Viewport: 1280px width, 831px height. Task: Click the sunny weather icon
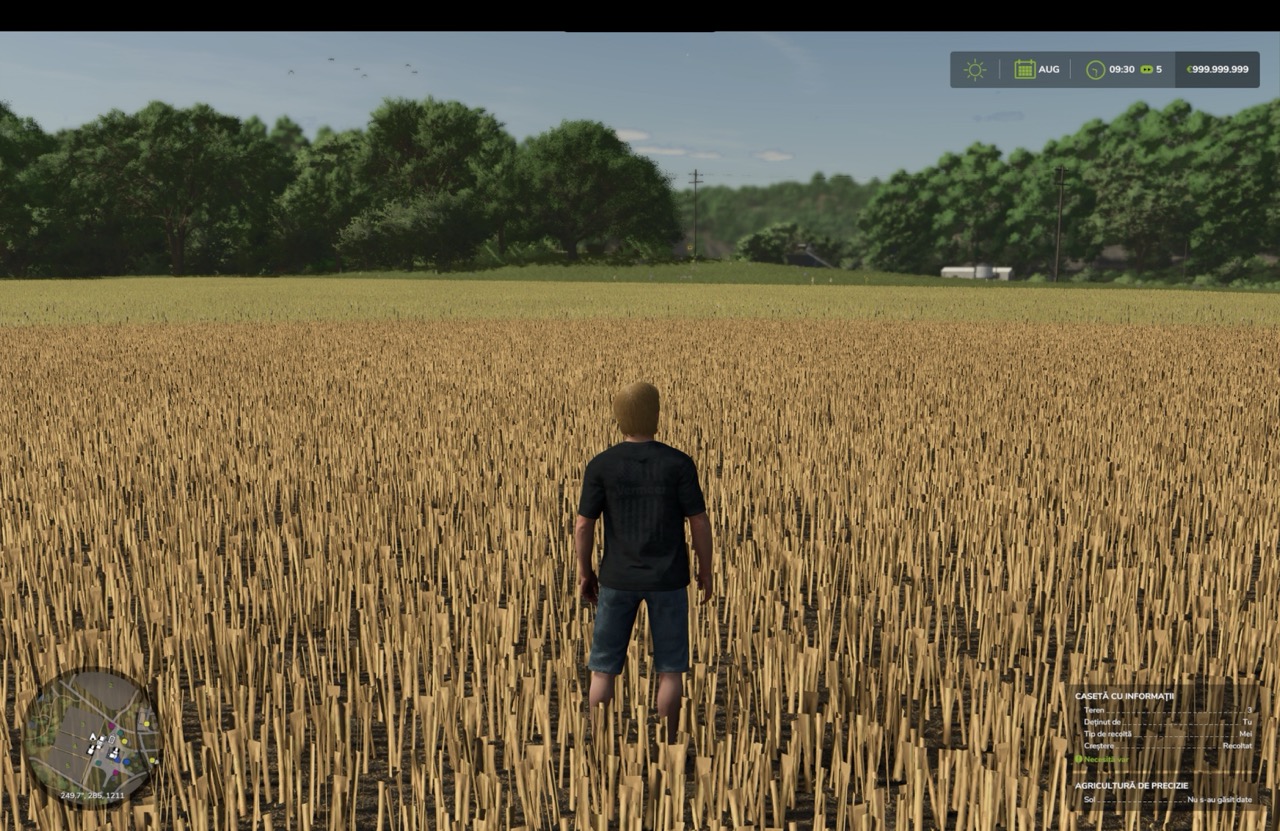tap(974, 70)
